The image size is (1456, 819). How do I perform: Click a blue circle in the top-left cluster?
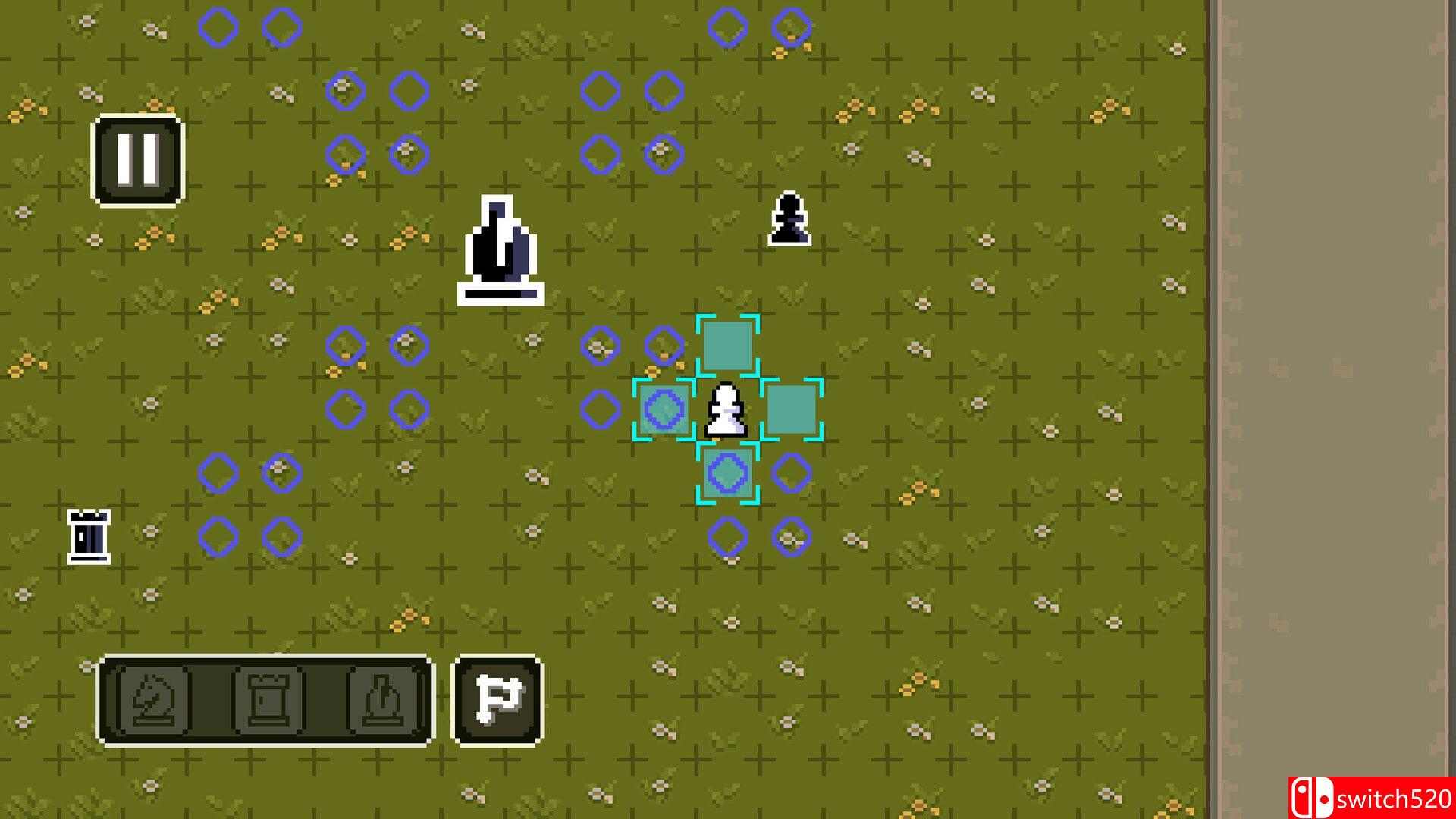tap(219, 27)
